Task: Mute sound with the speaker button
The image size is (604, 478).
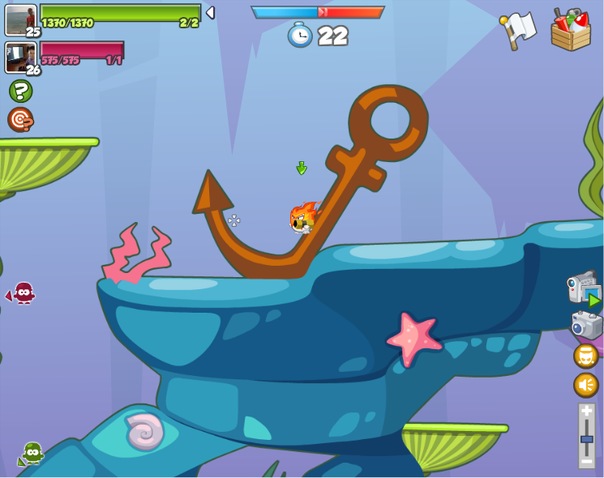Action: 586,385
